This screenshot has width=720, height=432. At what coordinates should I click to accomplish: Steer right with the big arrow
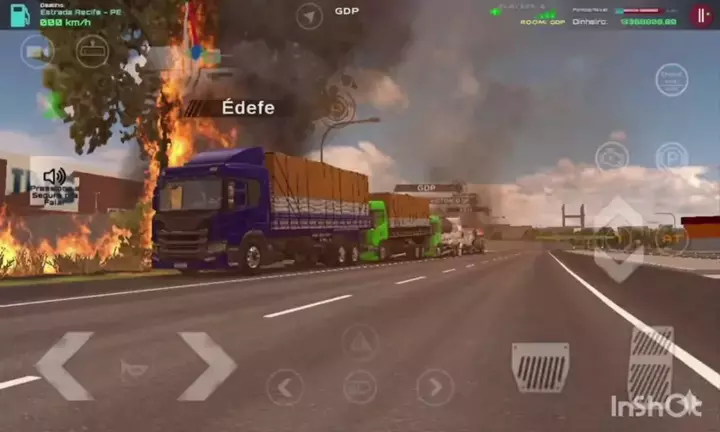tap(207, 366)
